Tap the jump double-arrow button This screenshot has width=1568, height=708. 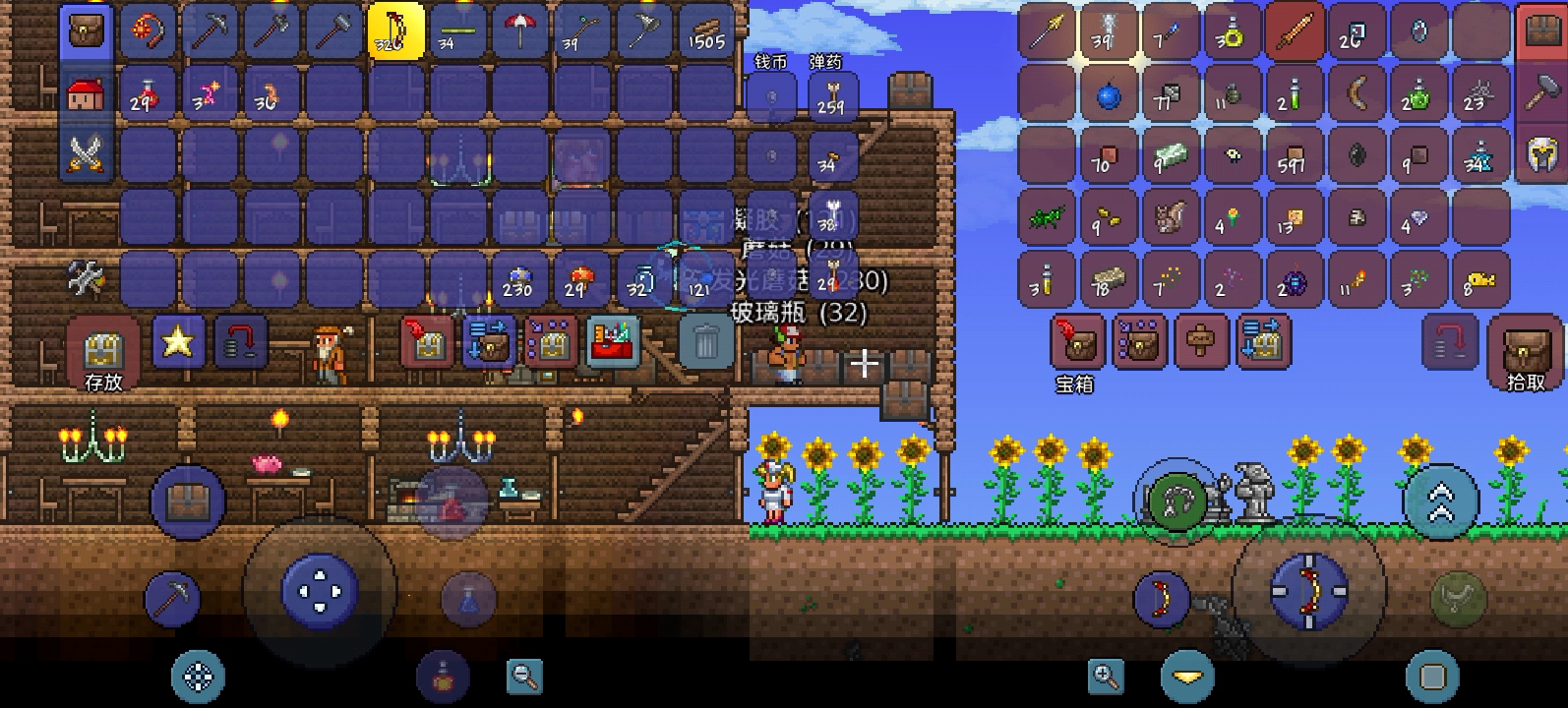[x=1440, y=501]
